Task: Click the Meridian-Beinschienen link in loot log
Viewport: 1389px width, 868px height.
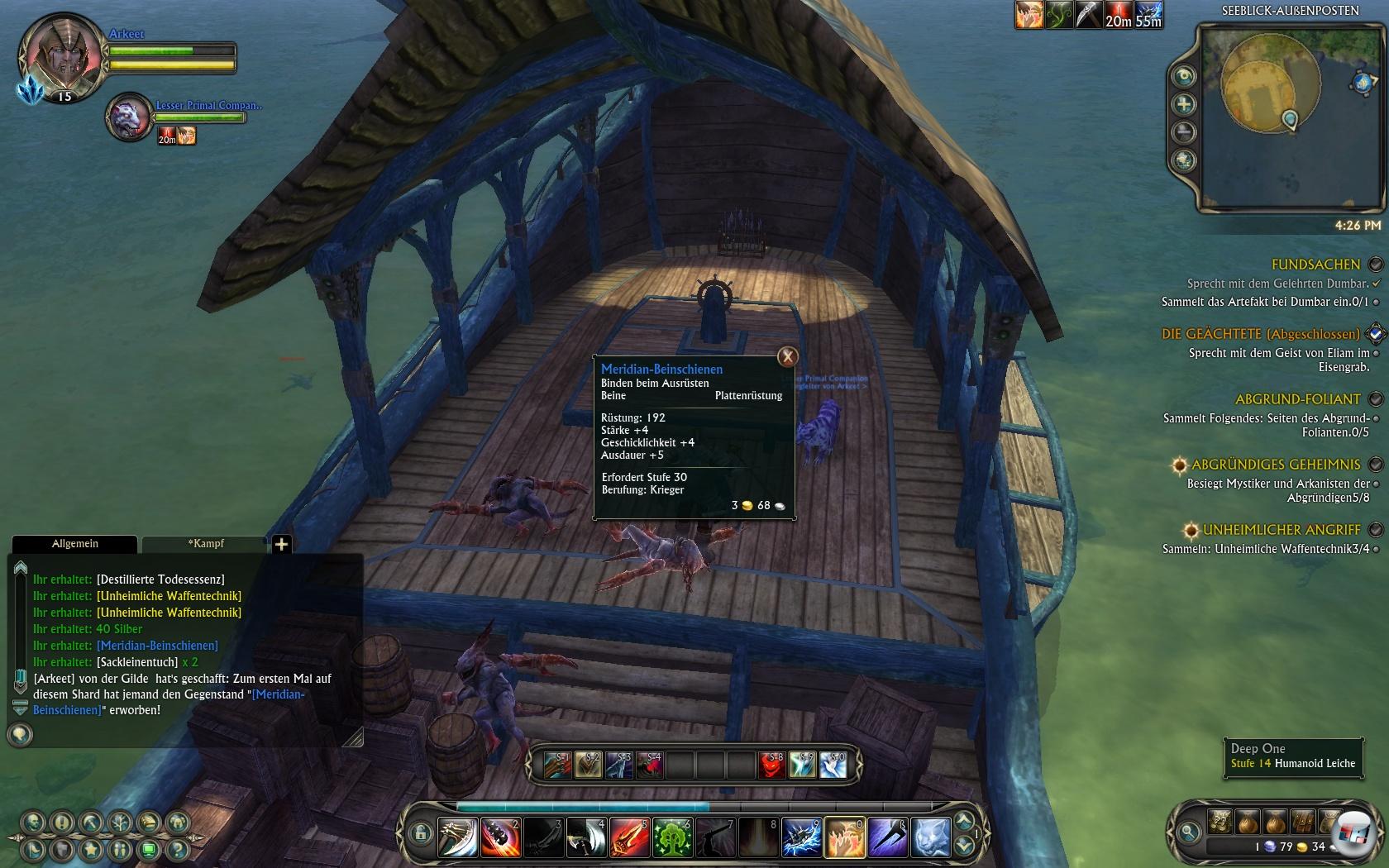Action: pyautogui.click(x=157, y=646)
